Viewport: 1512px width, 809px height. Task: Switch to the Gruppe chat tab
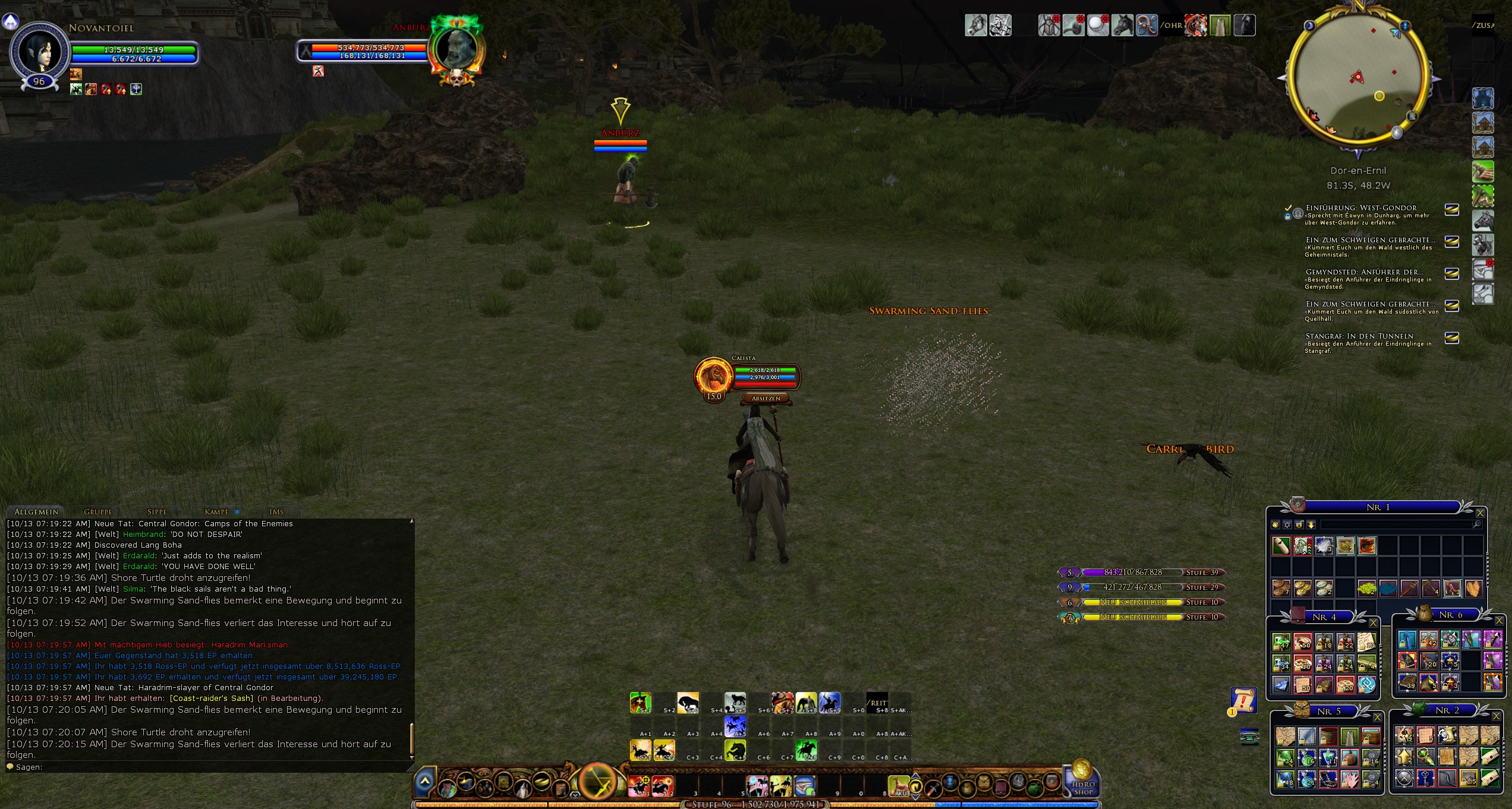pyautogui.click(x=97, y=511)
